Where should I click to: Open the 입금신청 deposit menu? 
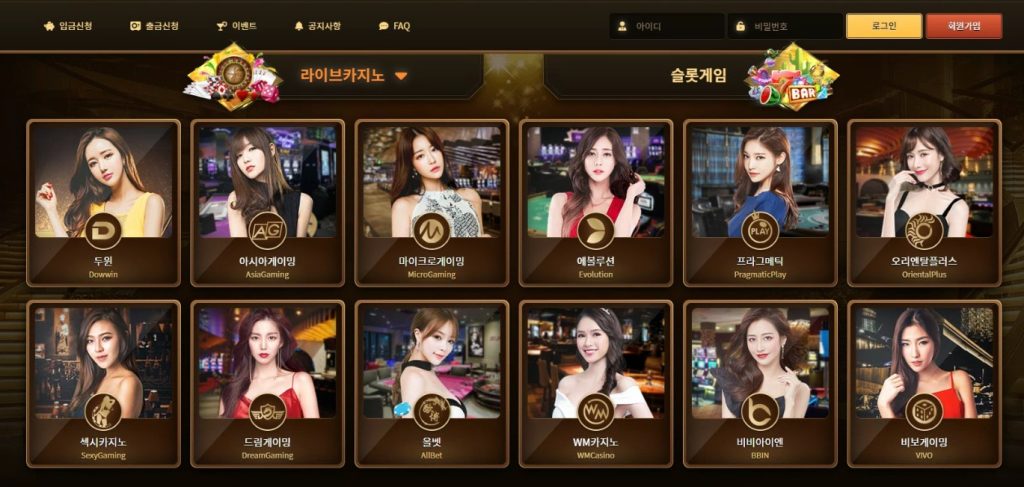(68, 26)
